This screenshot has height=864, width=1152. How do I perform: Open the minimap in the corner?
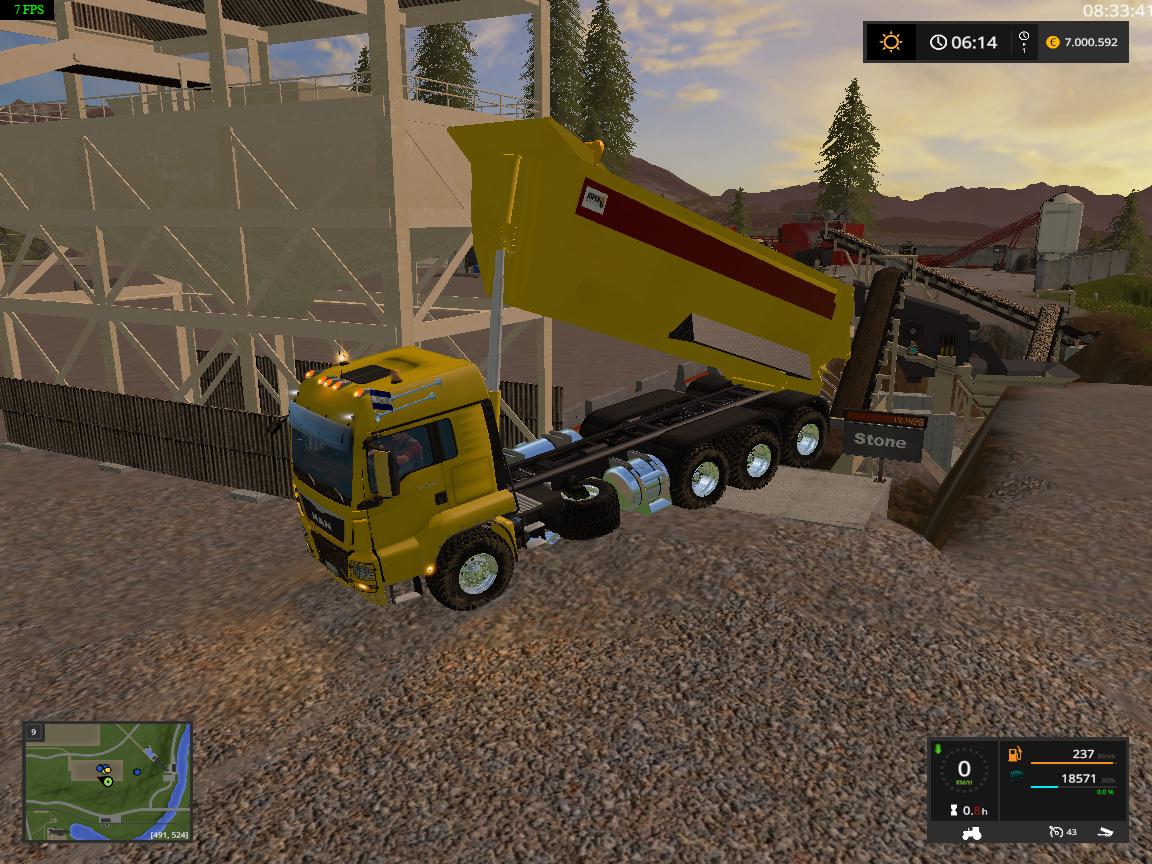click(107, 781)
